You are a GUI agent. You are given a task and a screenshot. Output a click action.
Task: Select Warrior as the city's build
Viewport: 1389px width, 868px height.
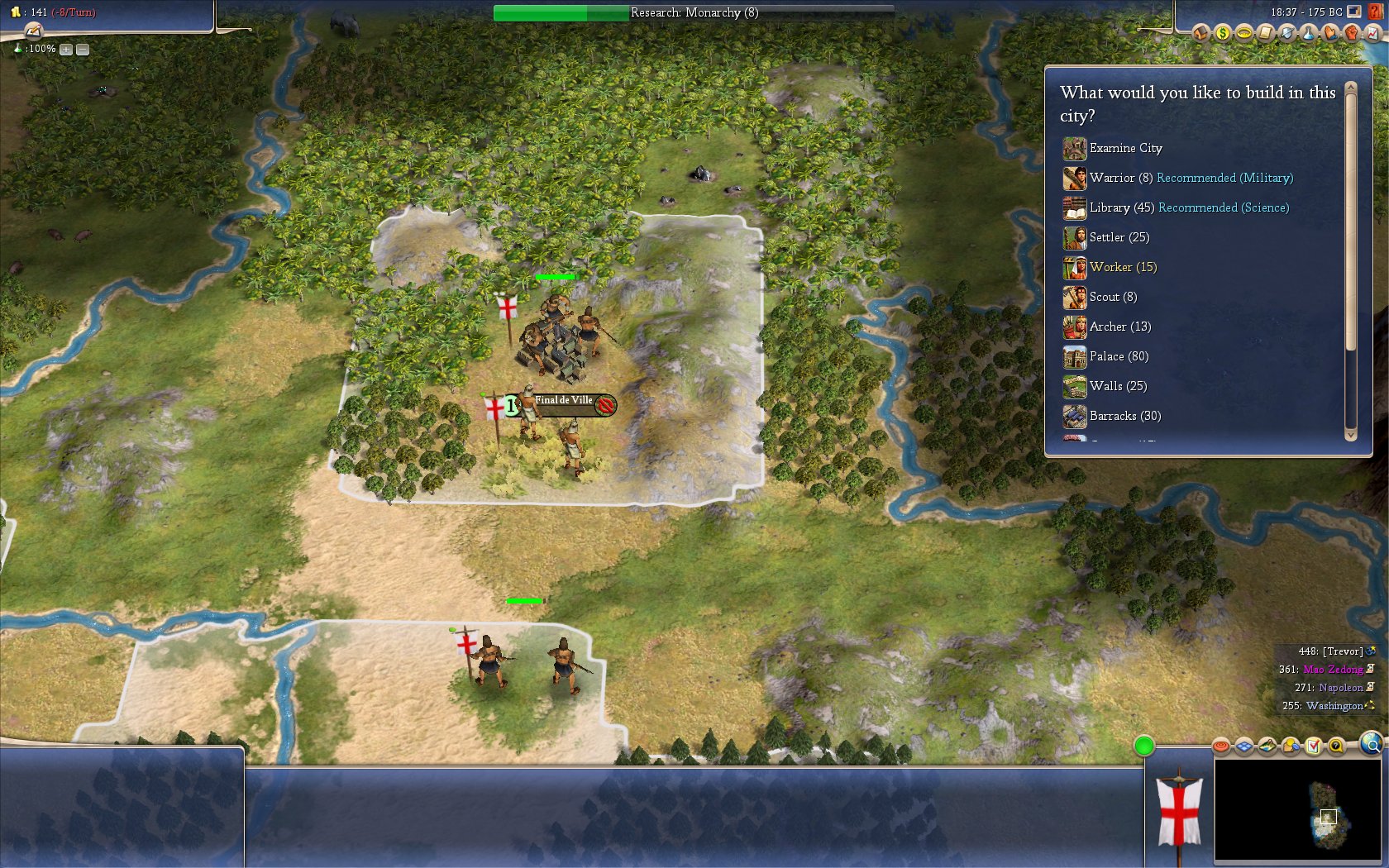click(x=1111, y=179)
